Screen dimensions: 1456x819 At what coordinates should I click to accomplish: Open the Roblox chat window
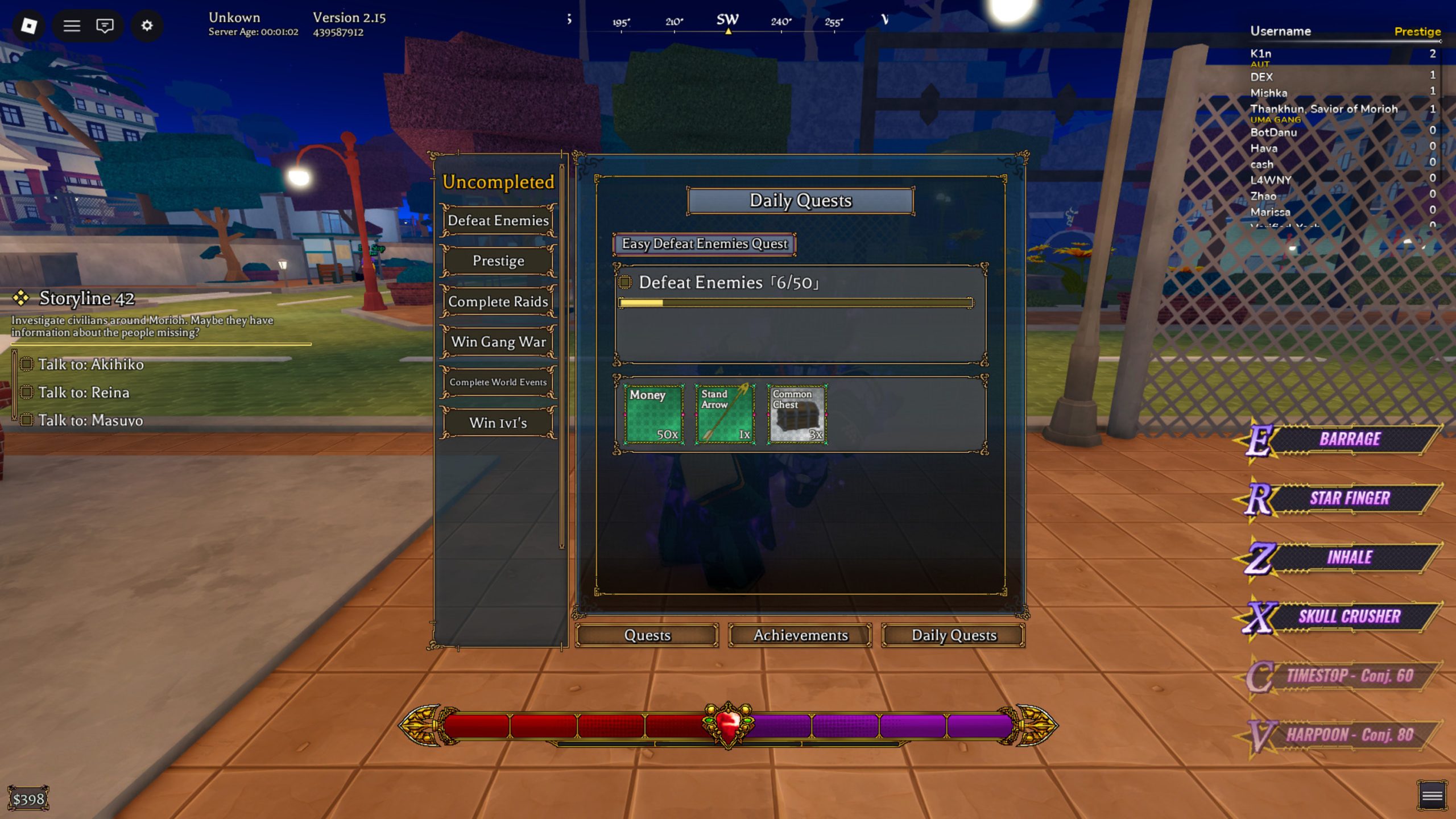pyautogui.click(x=105, y=26)
